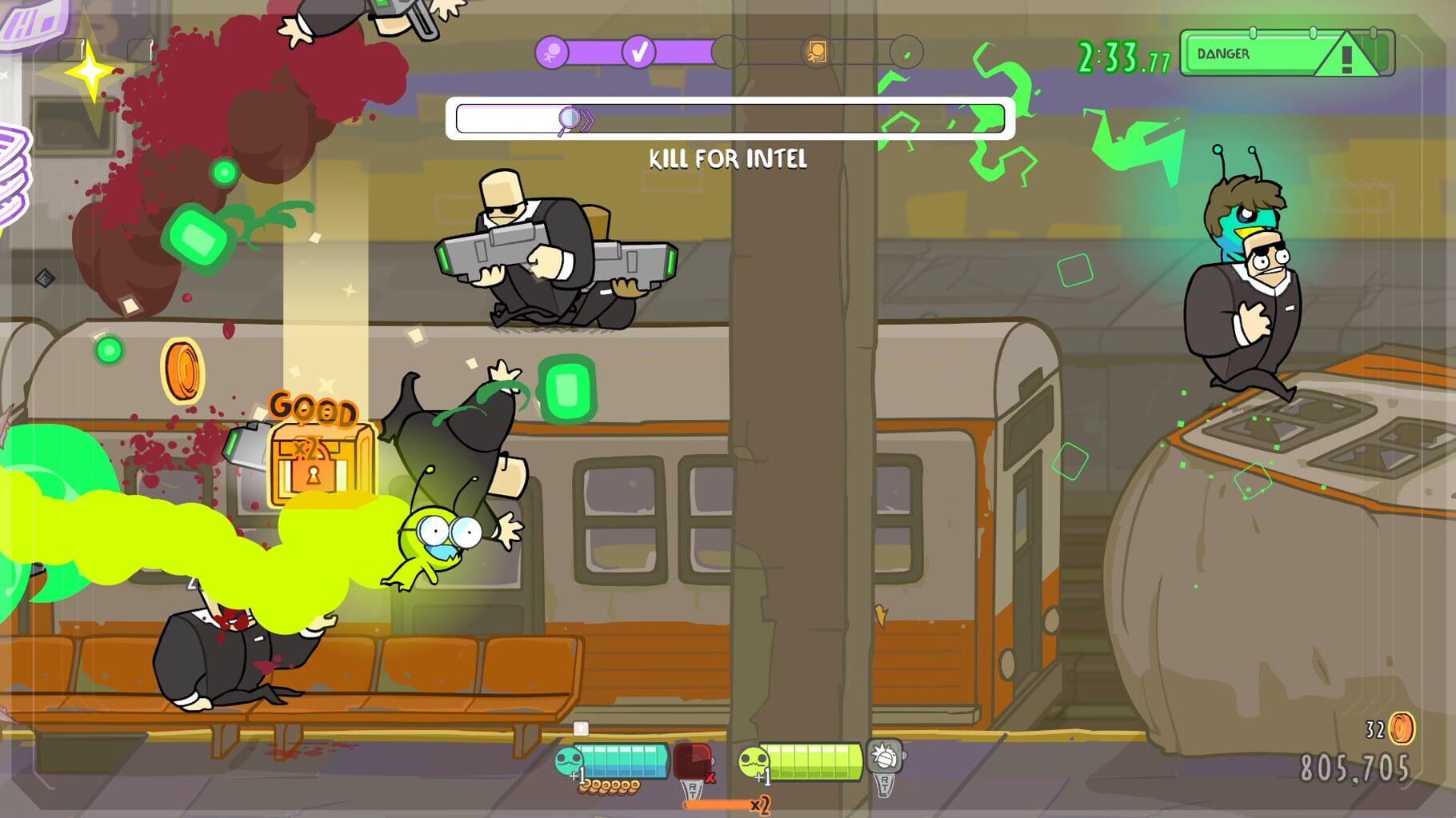Select the KILL FOR INTEL objective label

coord(726,160)
